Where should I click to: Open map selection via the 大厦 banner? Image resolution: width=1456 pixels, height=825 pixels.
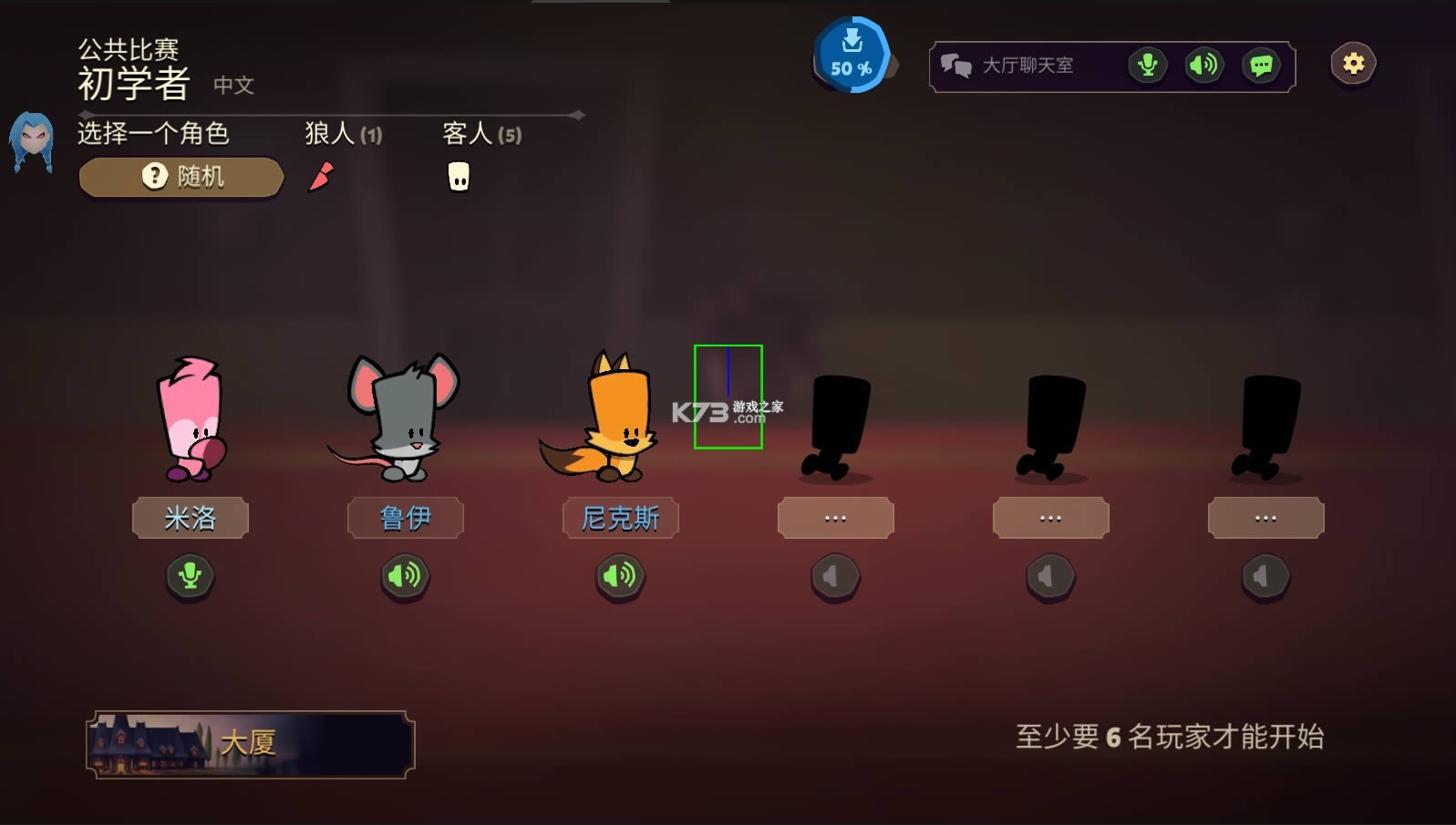tap(251, 741)
